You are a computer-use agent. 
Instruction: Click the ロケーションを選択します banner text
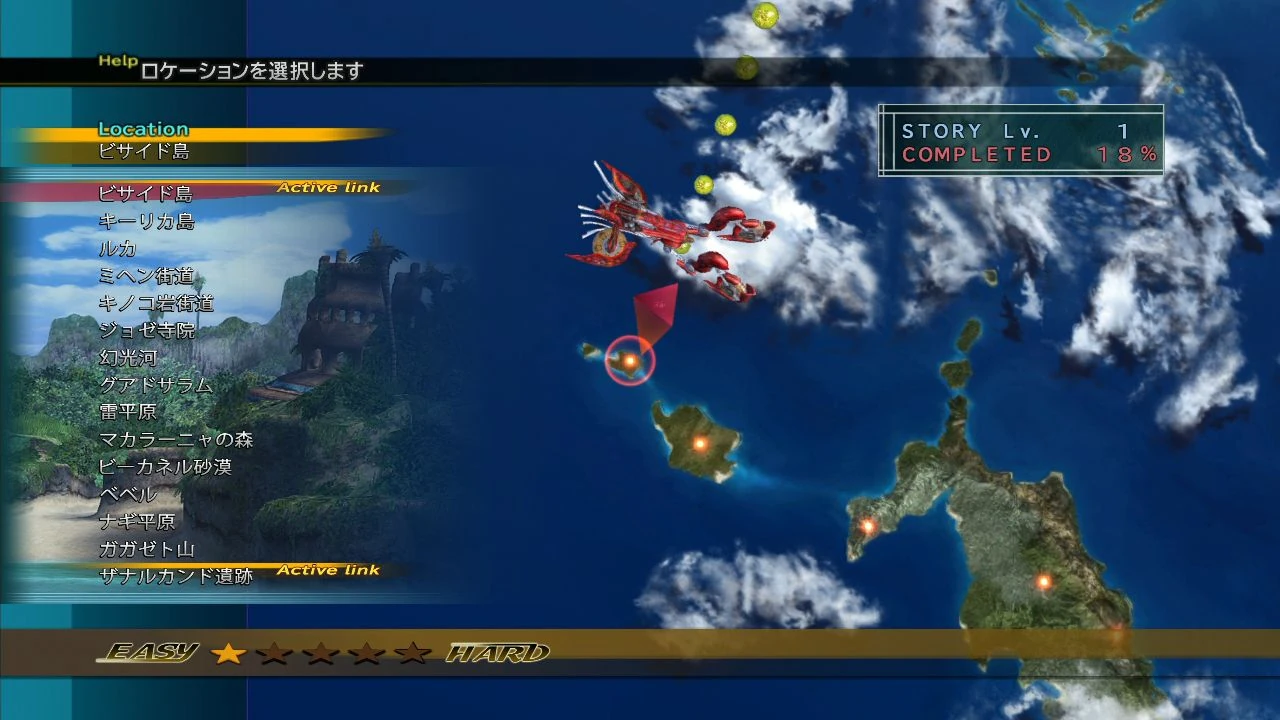click(250, 72)
